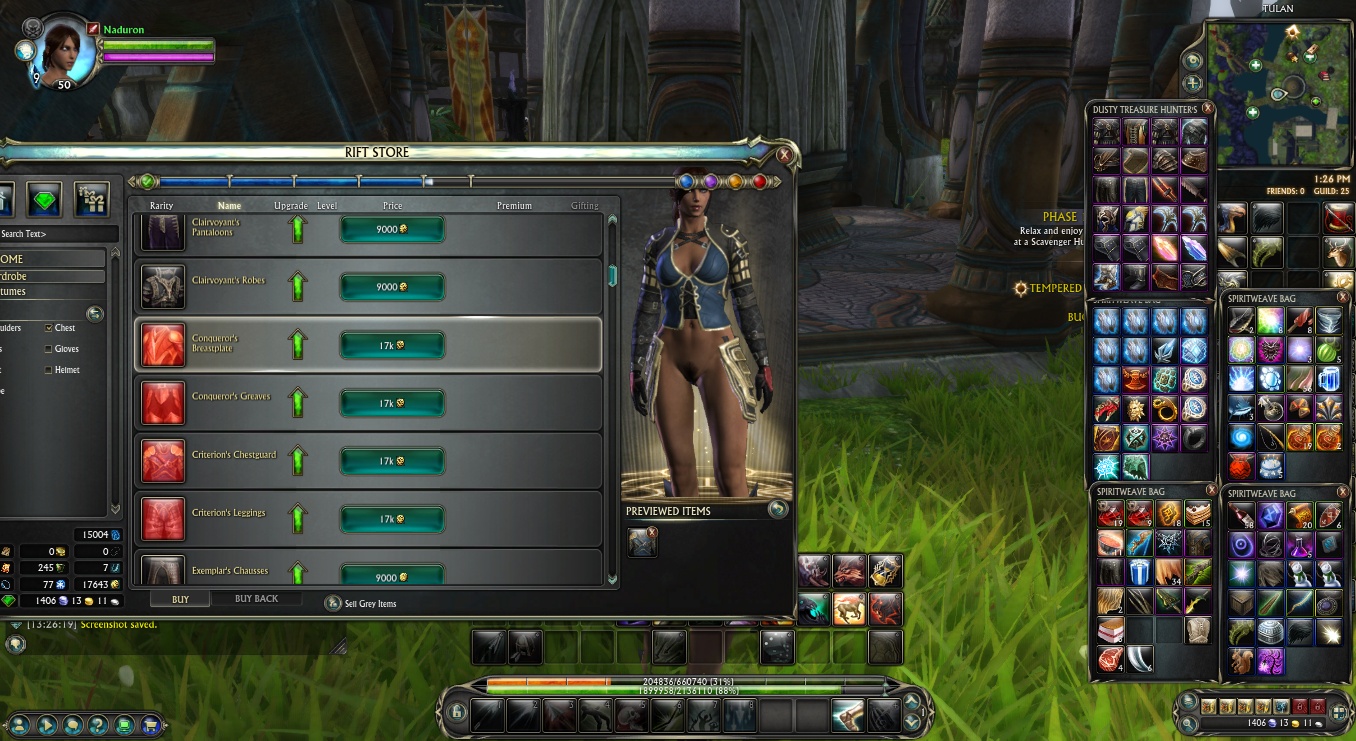
Task: Sort store items by Price column
Action: pos(392,206)
